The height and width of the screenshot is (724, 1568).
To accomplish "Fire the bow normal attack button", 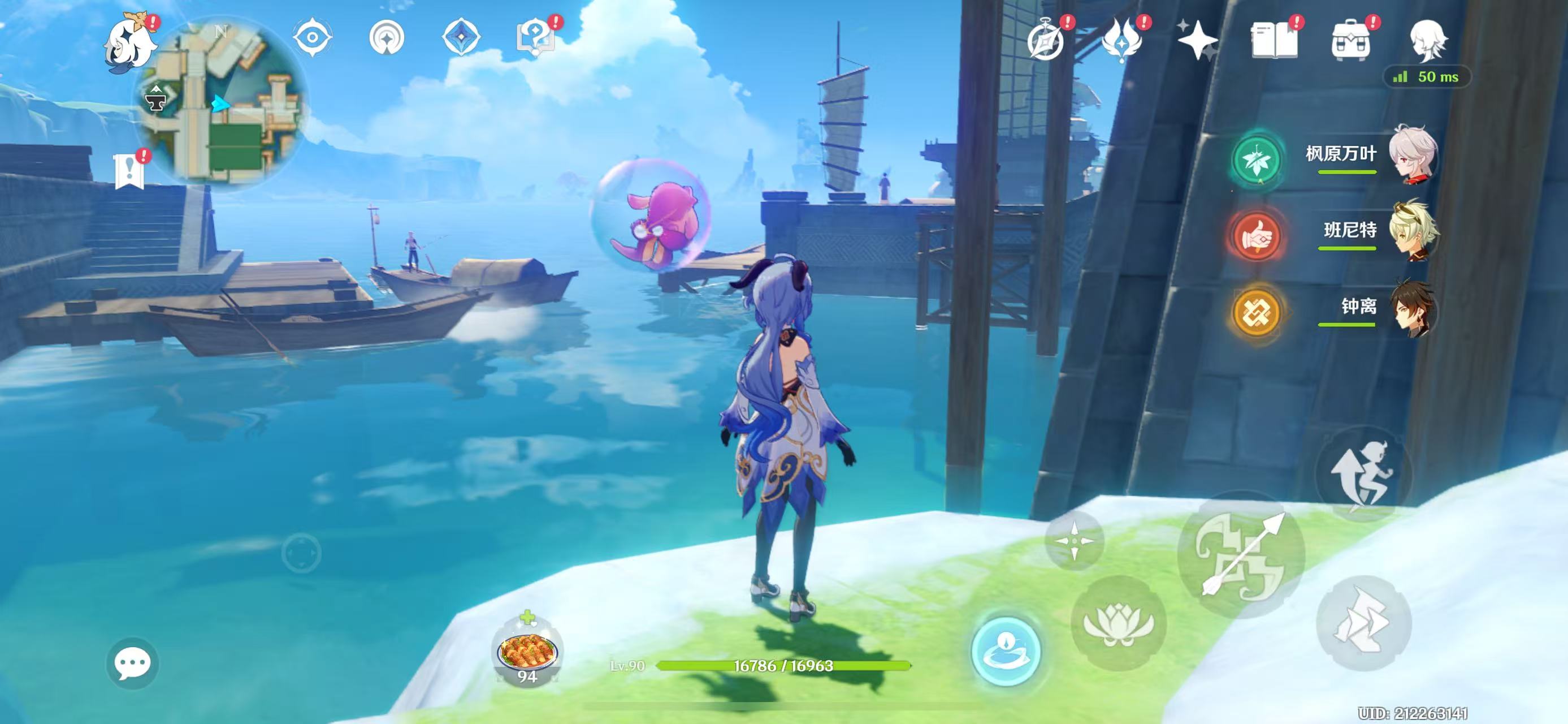I will click(x=1242, y=554).
